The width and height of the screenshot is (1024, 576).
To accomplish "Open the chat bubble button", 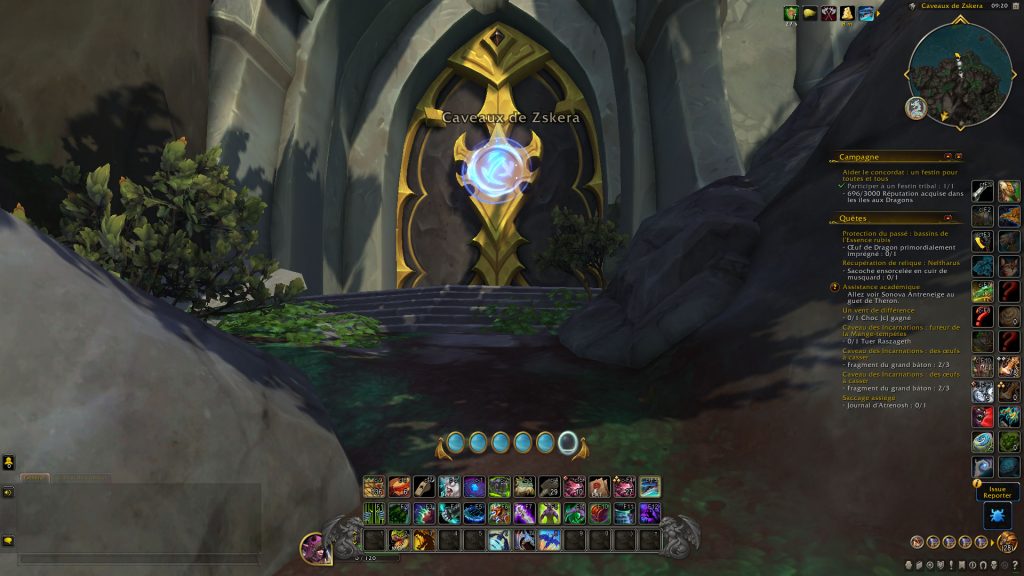I will pyautogui.click(x=8, y=541).
